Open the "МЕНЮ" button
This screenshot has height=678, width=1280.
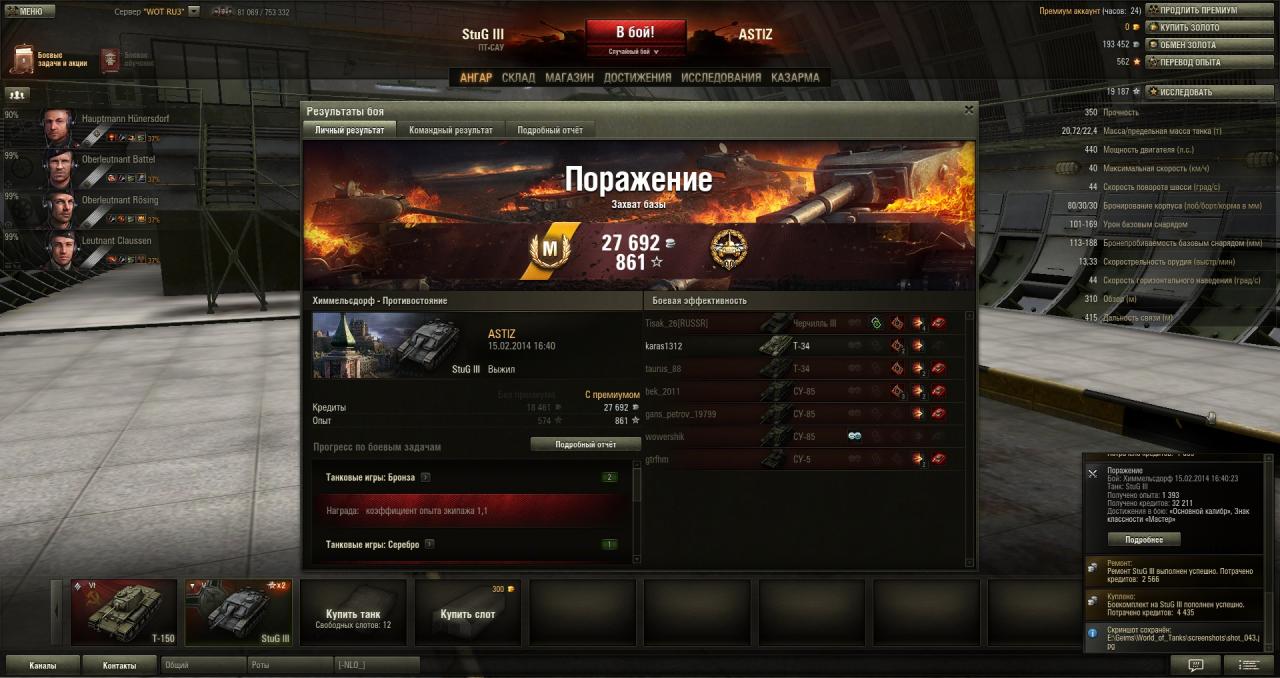(29, 11)
